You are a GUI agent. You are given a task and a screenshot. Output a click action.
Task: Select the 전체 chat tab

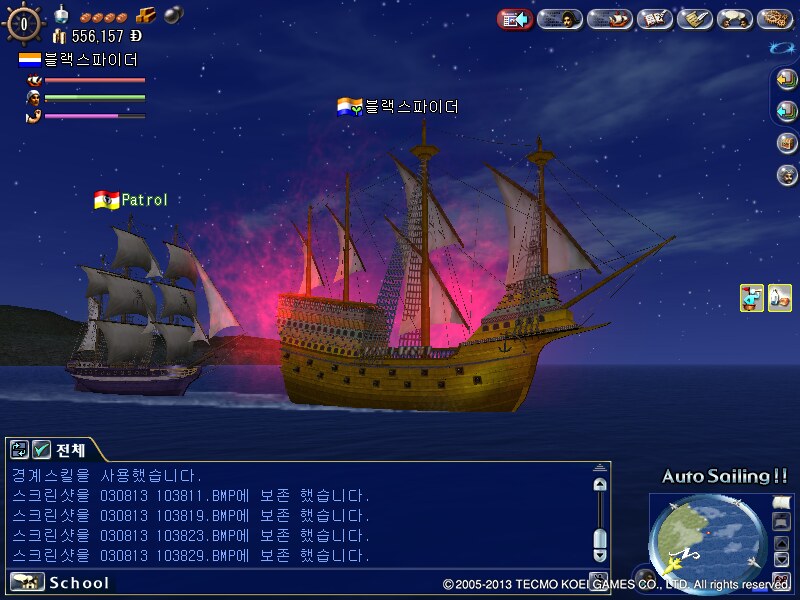coord(71,450)
